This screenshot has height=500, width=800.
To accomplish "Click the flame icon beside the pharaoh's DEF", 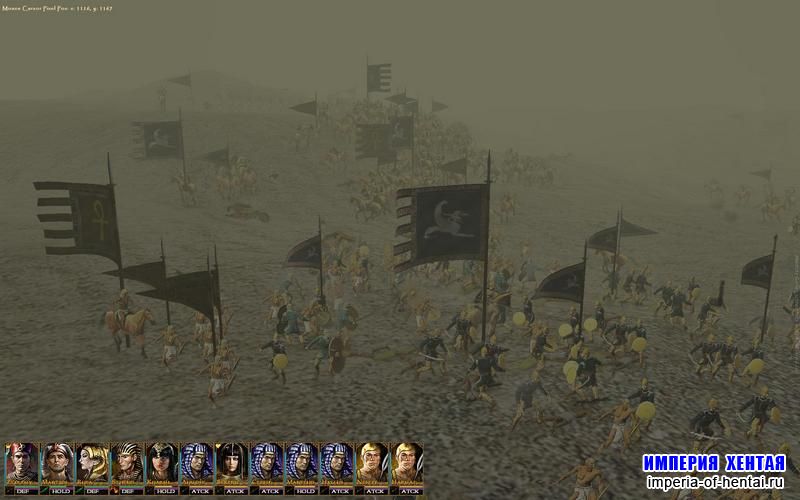I will click(114, 490).
